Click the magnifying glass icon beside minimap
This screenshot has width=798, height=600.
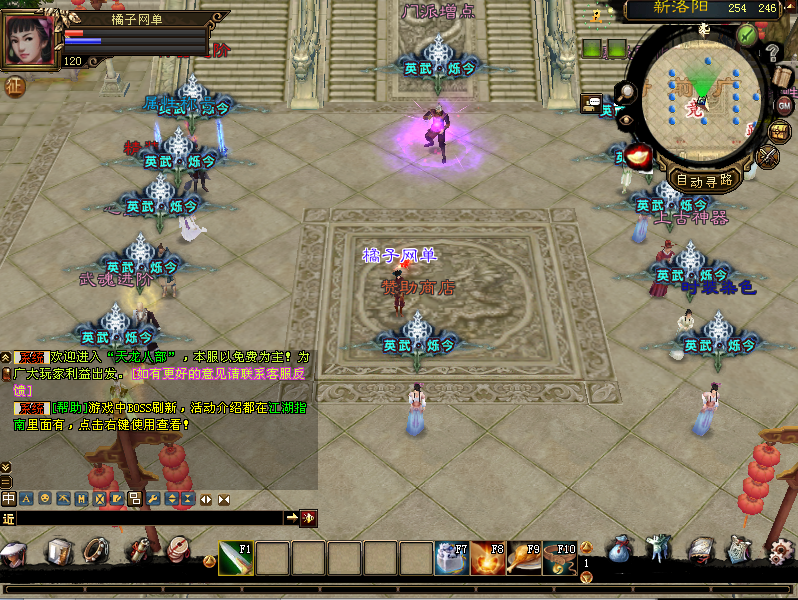pyautogui.click(x=627, y=93)
